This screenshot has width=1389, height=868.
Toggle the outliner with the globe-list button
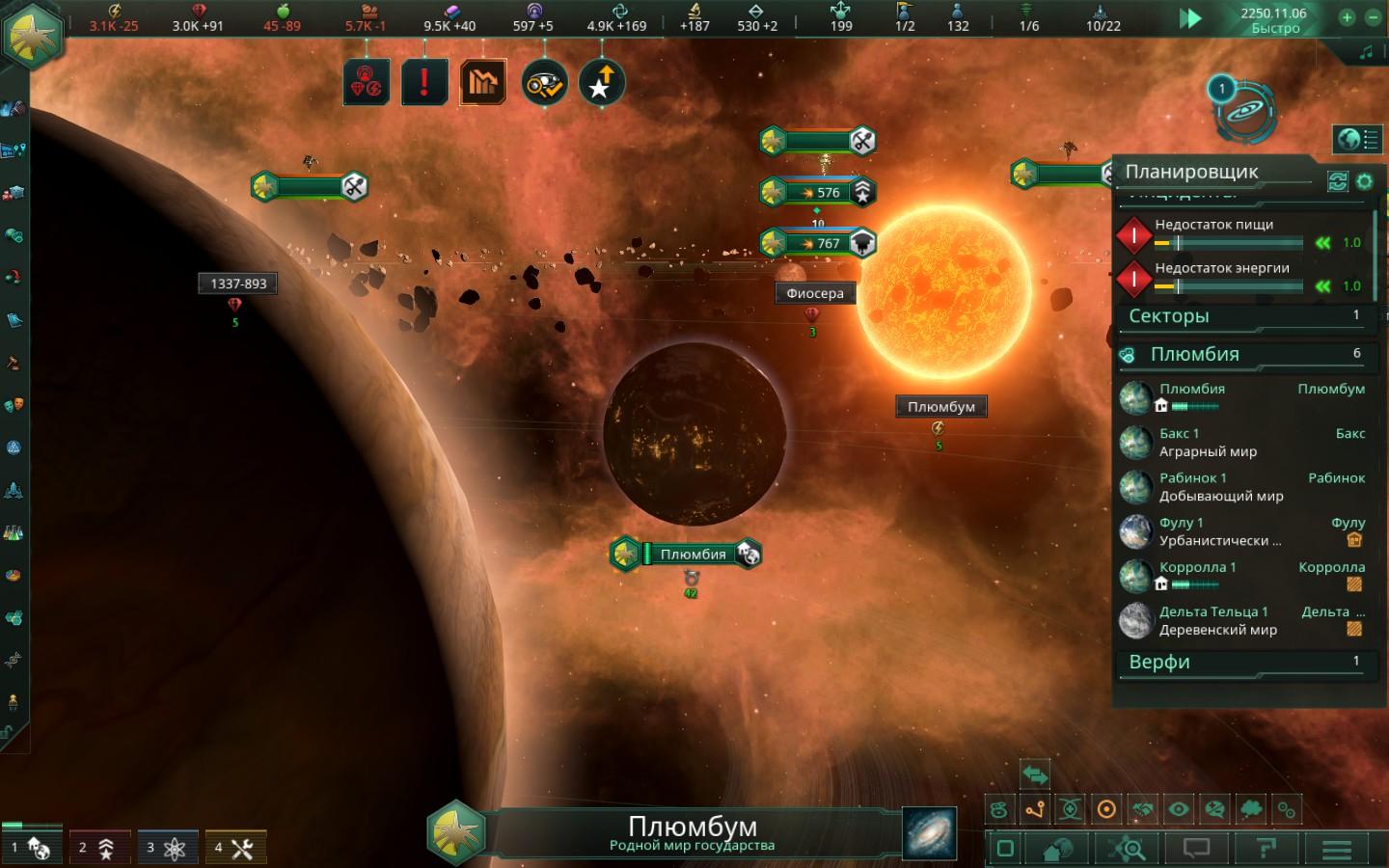(1356, 140)
